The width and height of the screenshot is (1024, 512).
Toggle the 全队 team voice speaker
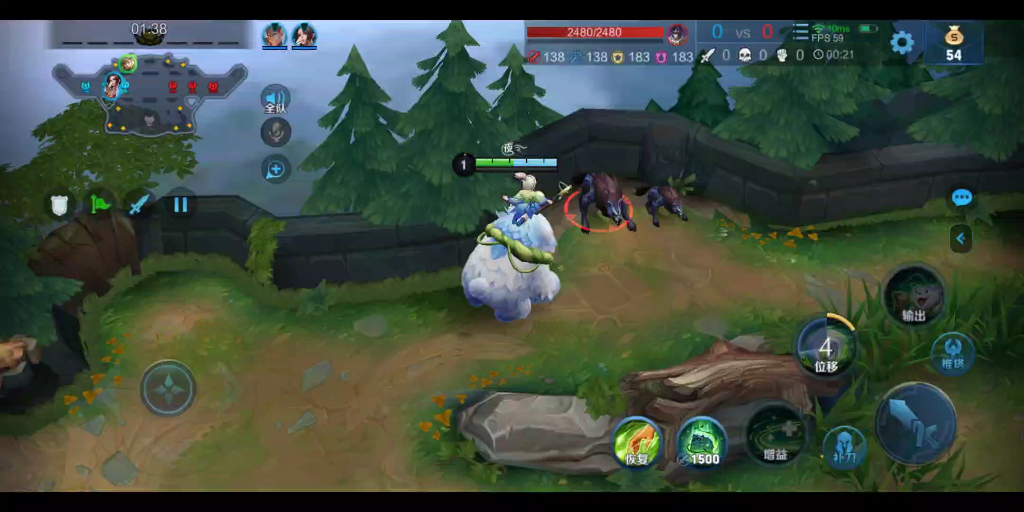[x=275, y=100]
